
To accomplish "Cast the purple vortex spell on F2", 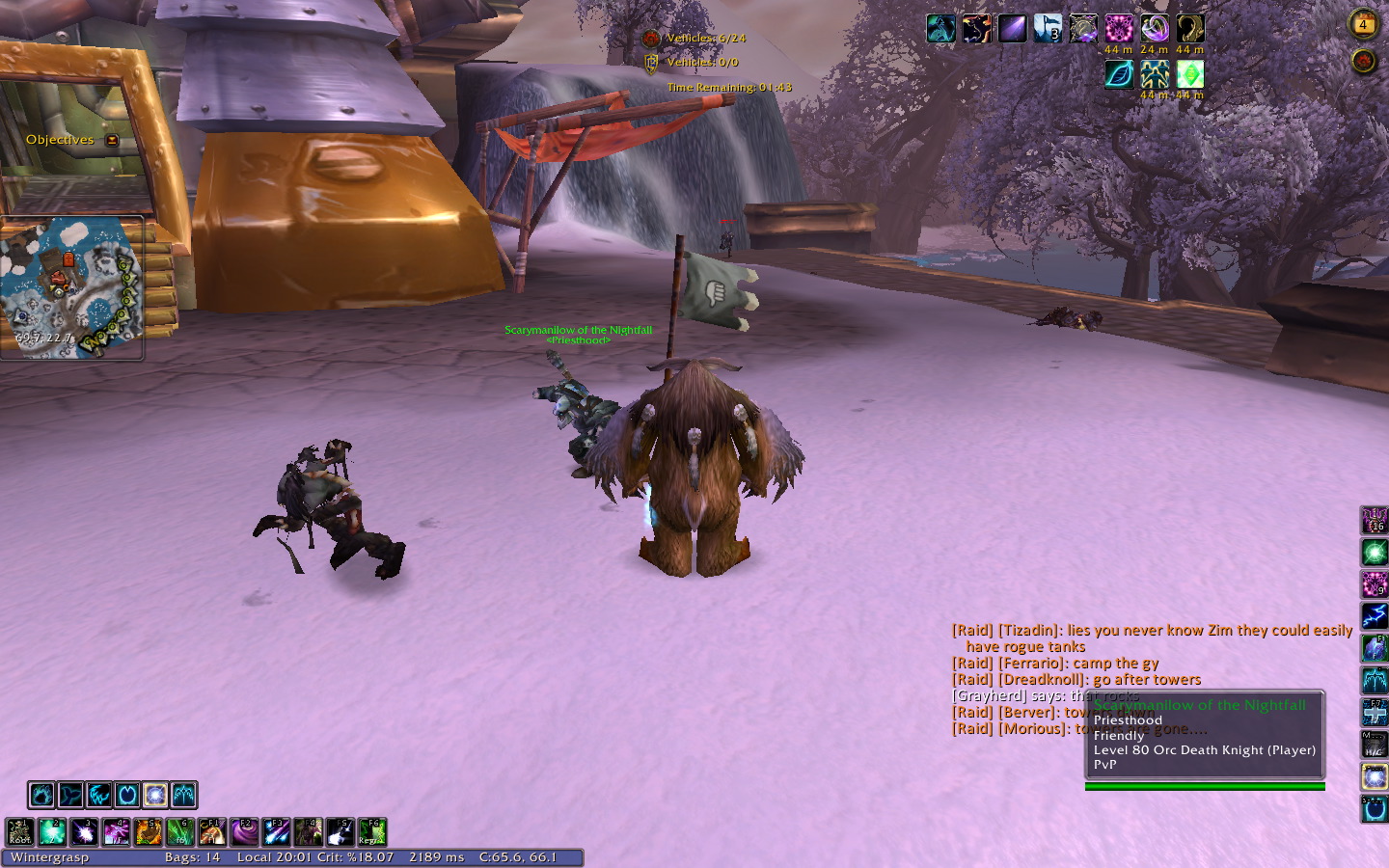I will [244, 831].
